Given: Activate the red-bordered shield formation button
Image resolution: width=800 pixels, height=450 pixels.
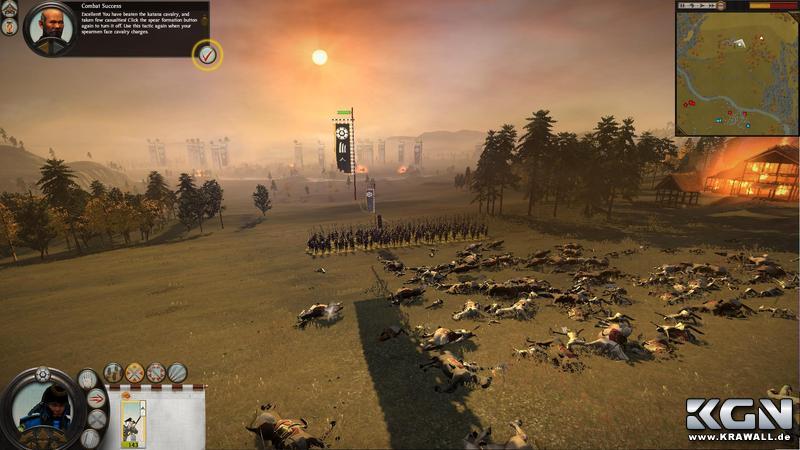Looking at the screenshot, I should coord(156,372).
